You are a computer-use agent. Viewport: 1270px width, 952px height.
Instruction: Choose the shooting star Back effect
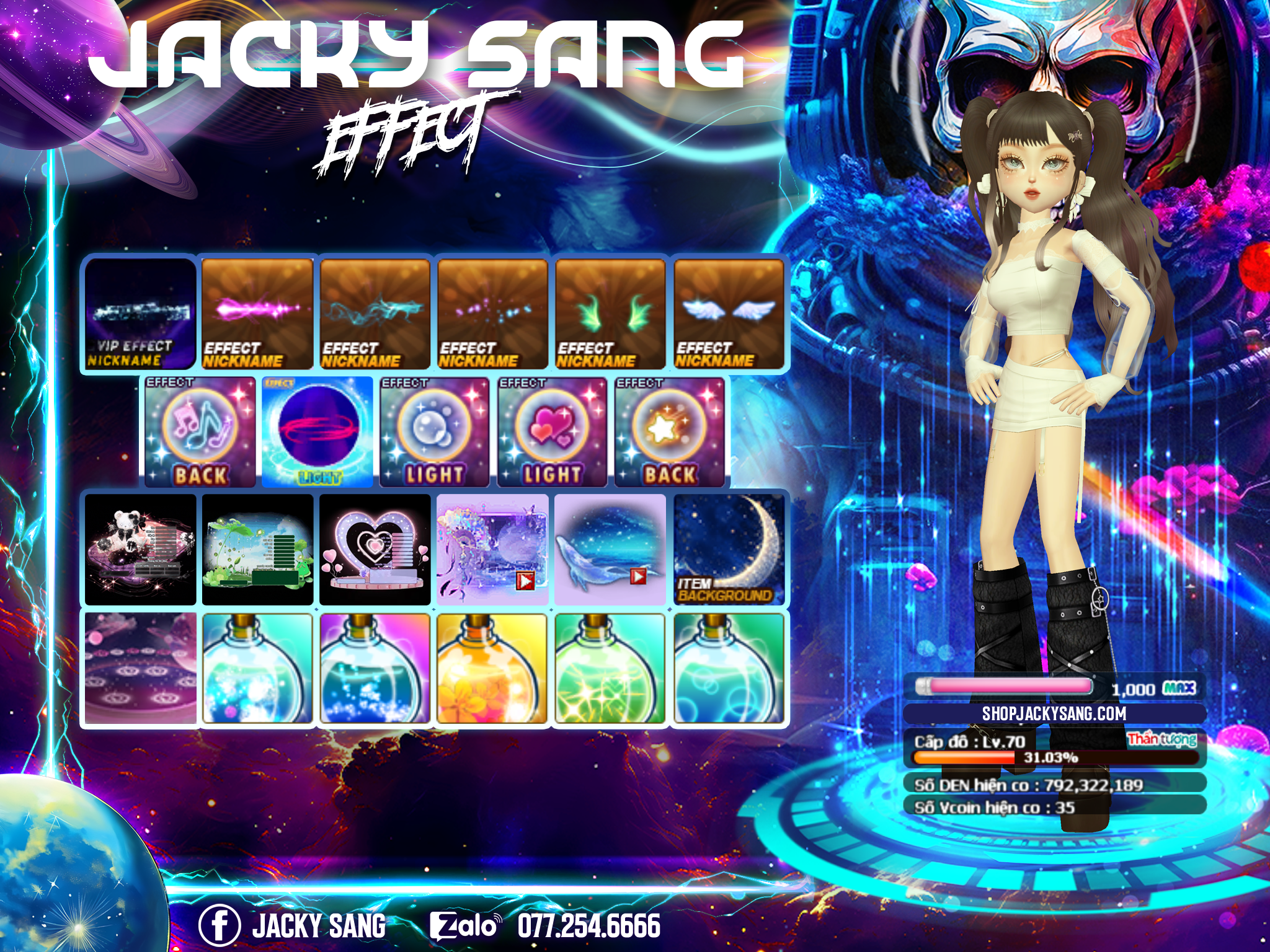(x=670, y=432)
